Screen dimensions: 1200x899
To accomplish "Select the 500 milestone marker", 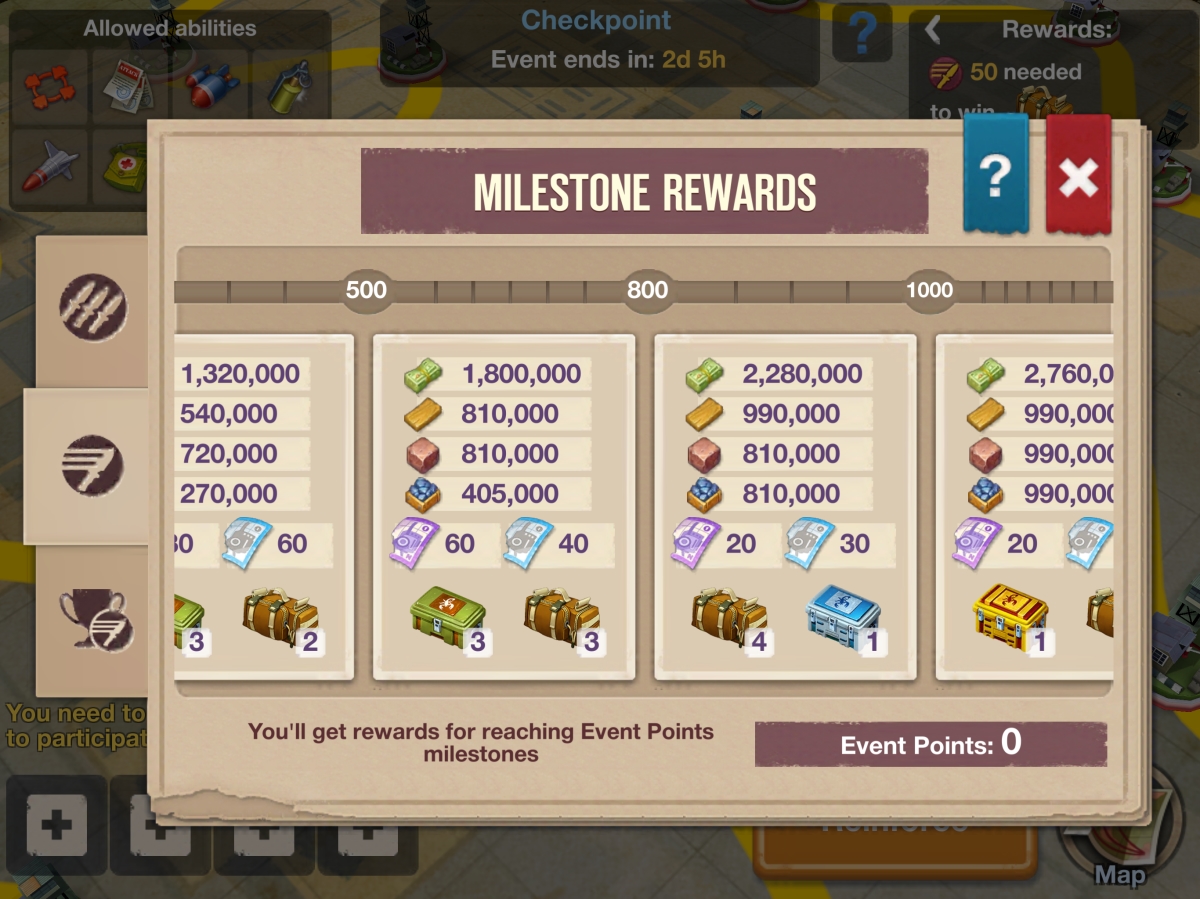I will pos(365,291).
